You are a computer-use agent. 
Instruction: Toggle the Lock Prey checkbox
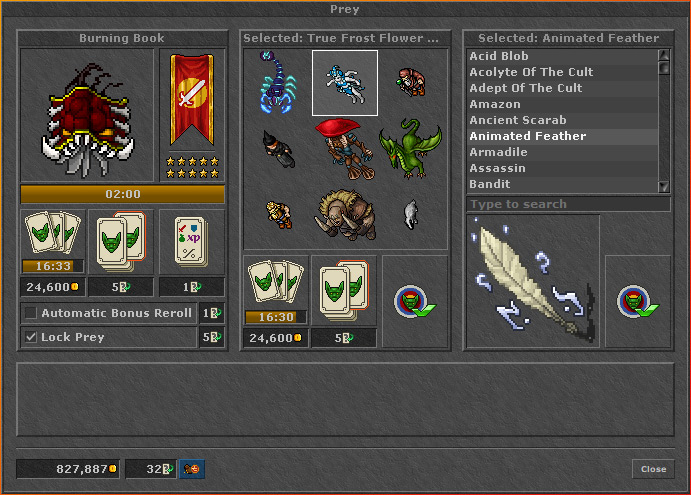(30, 337)
